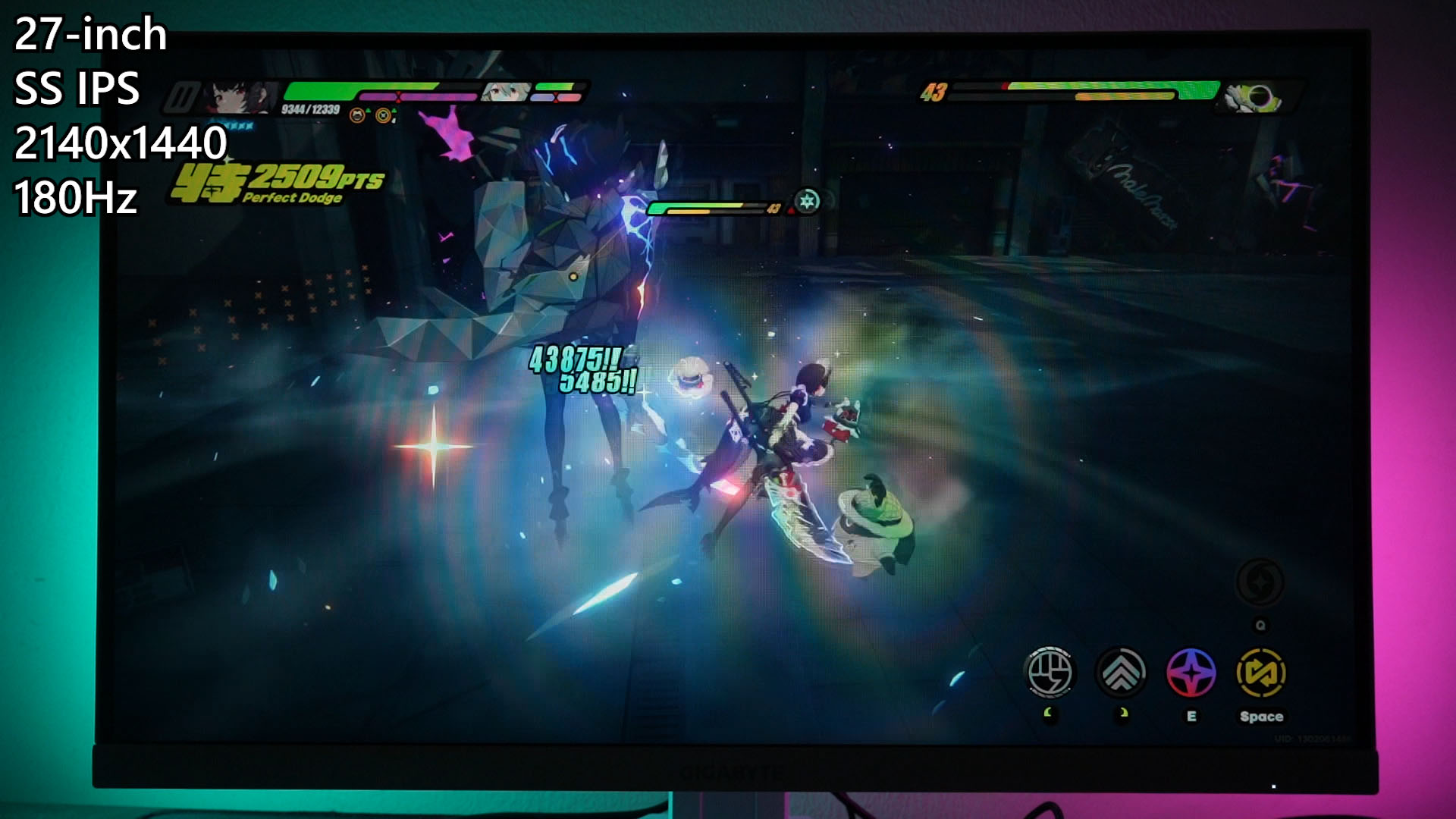Pause combat with the top-left pause button
1456x819 pixels.
pos(182,98)
